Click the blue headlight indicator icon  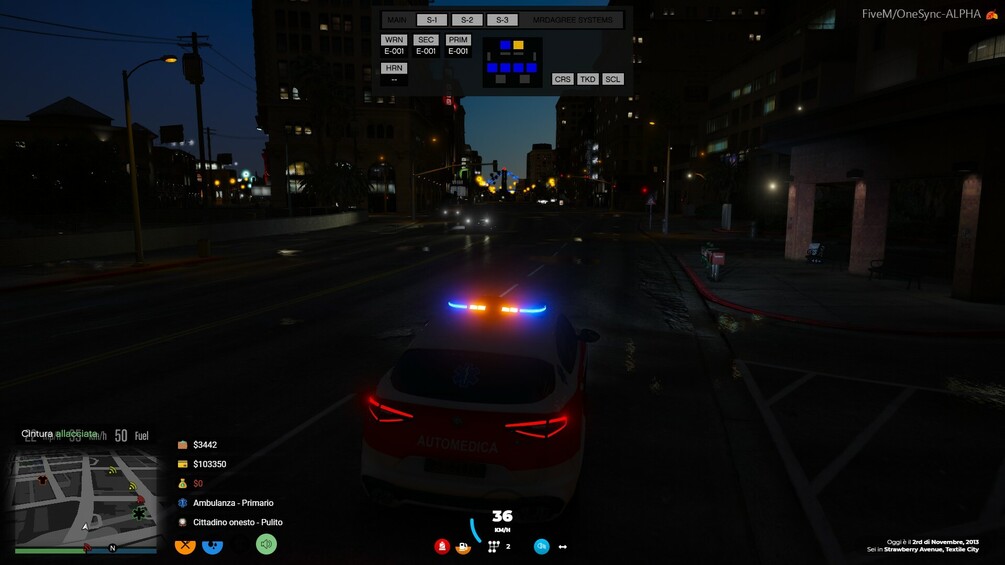[541, 546]
